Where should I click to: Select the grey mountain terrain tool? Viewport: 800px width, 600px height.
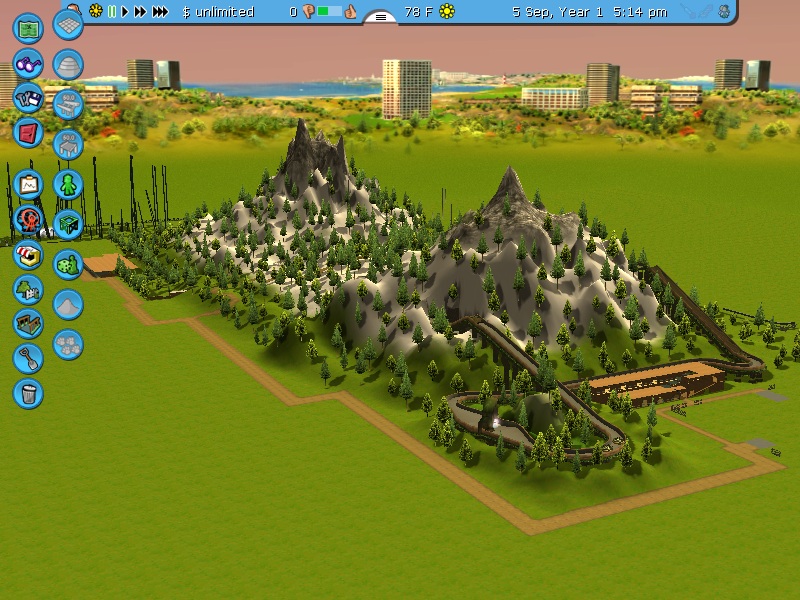pyautogui.click(x=67, y=304)
